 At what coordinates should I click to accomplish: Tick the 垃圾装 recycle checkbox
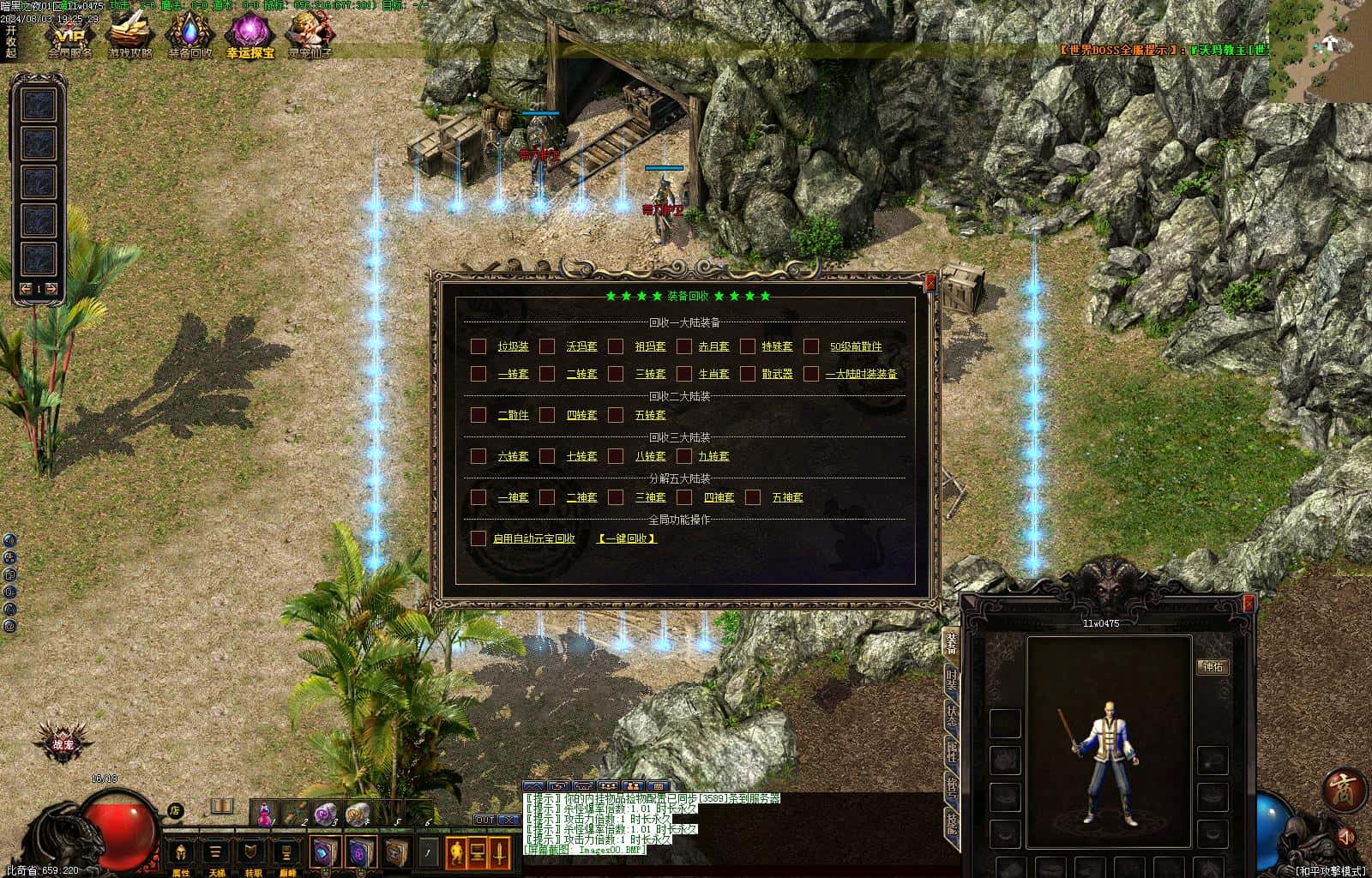(x=478, y=346)
